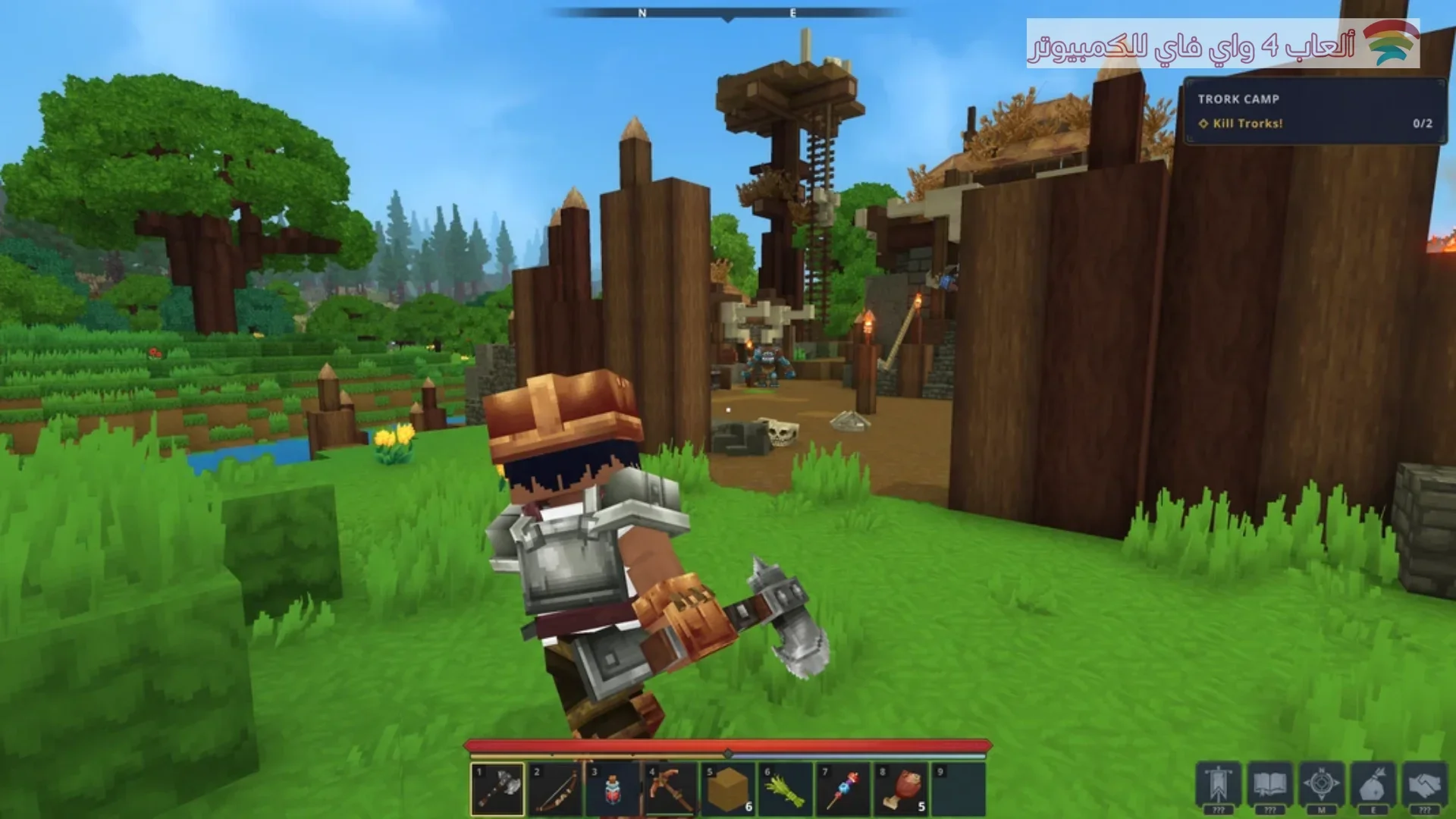1456x819 pixels.
Task: Select the battle axe hotbar slot
Action: [x=497, y=789]
